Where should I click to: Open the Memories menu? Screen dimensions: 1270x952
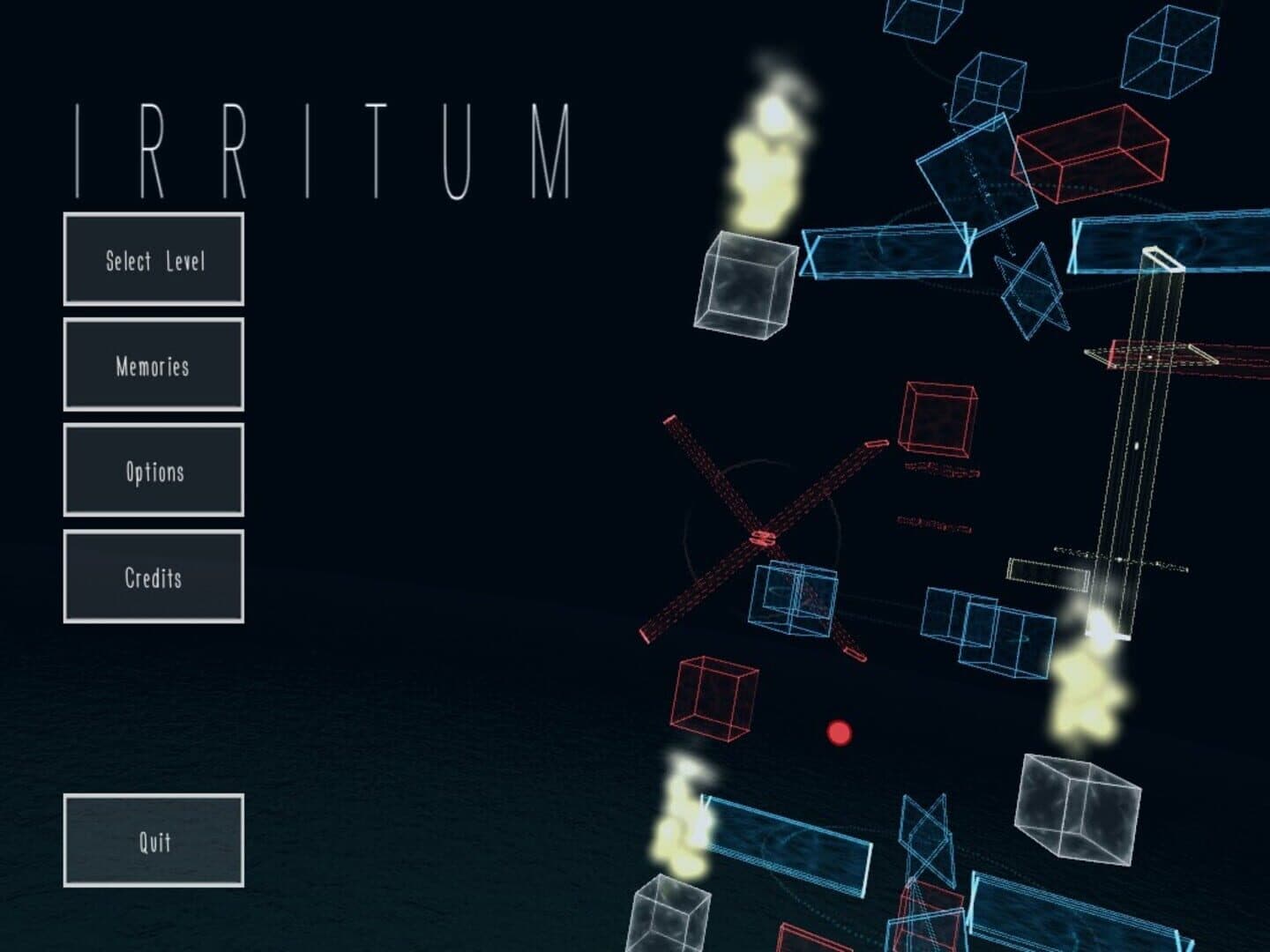click(153, 365)
